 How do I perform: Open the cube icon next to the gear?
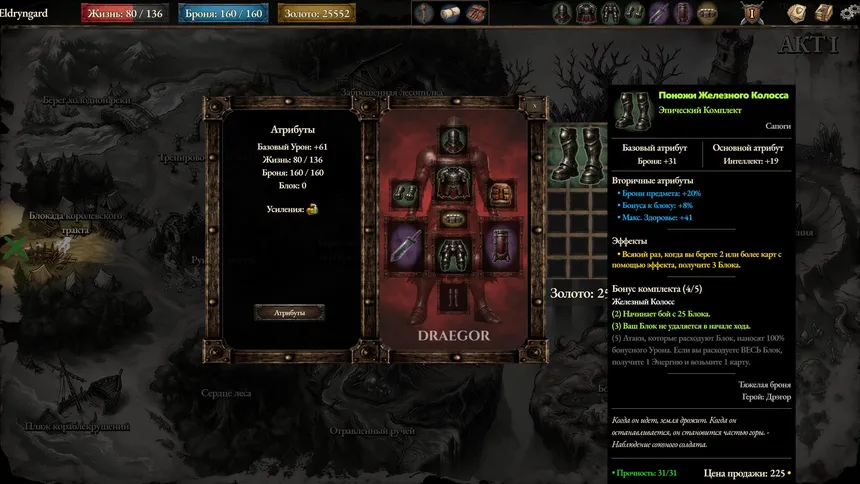point(822,13)
